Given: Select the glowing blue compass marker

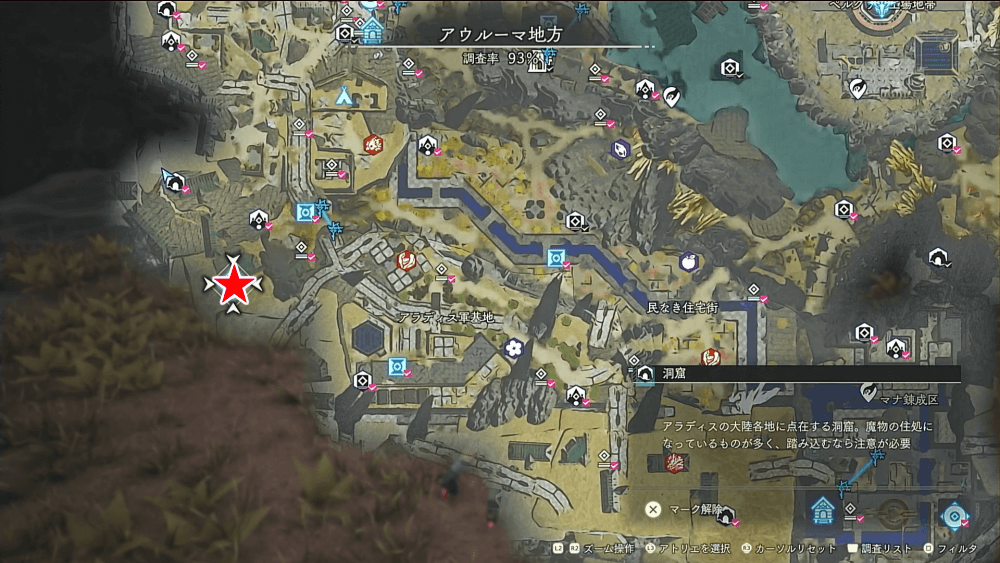Looking at the screenshot, I should point(954,514).
